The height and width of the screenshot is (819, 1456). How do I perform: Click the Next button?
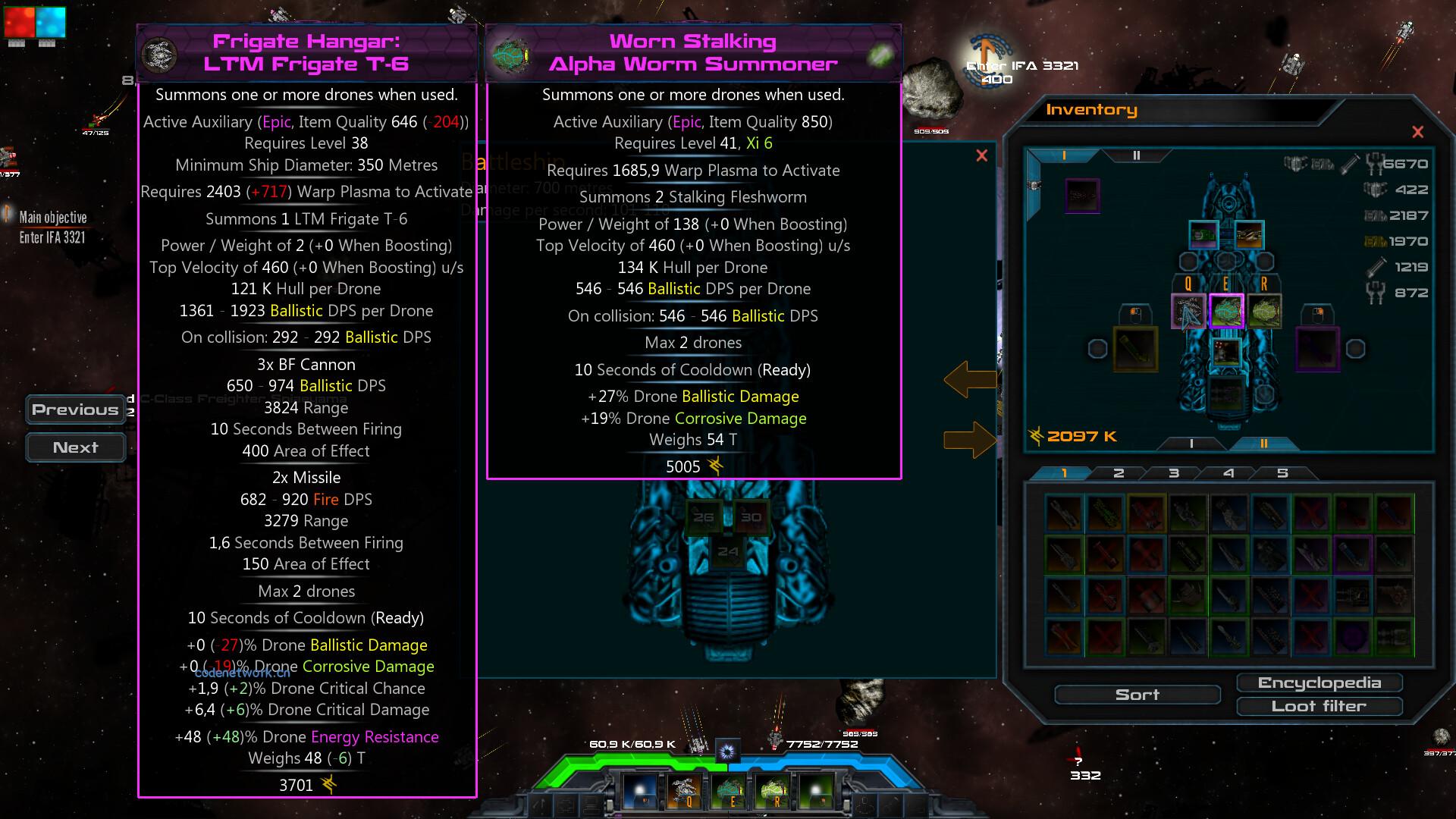75,447
